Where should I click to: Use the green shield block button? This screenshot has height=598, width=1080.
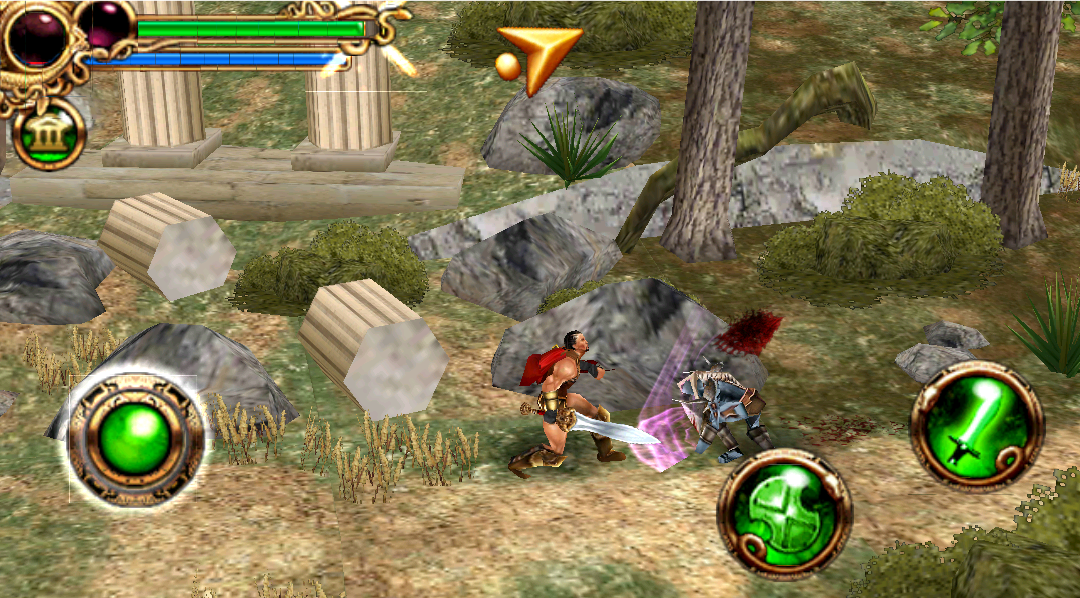pyautogui.click(x=785, y=513)
